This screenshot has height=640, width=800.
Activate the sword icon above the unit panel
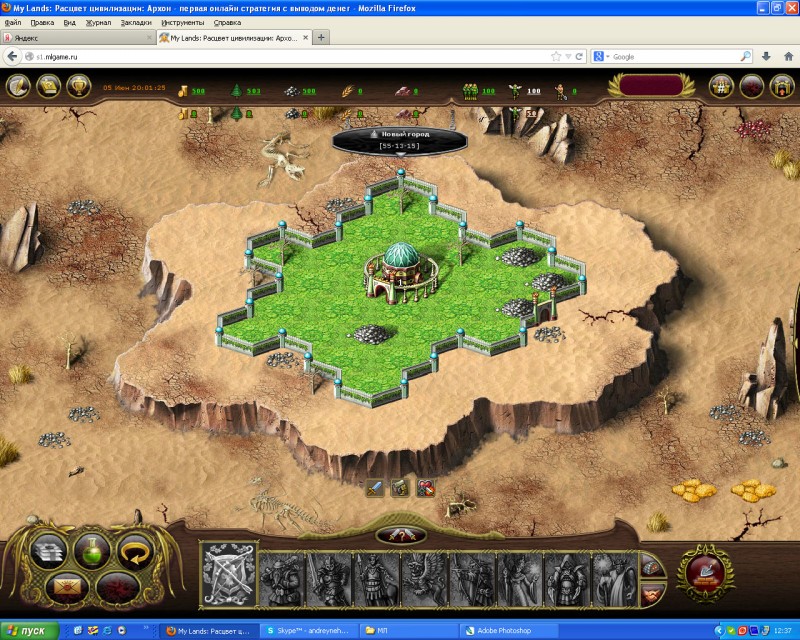(x=374, y=488)
